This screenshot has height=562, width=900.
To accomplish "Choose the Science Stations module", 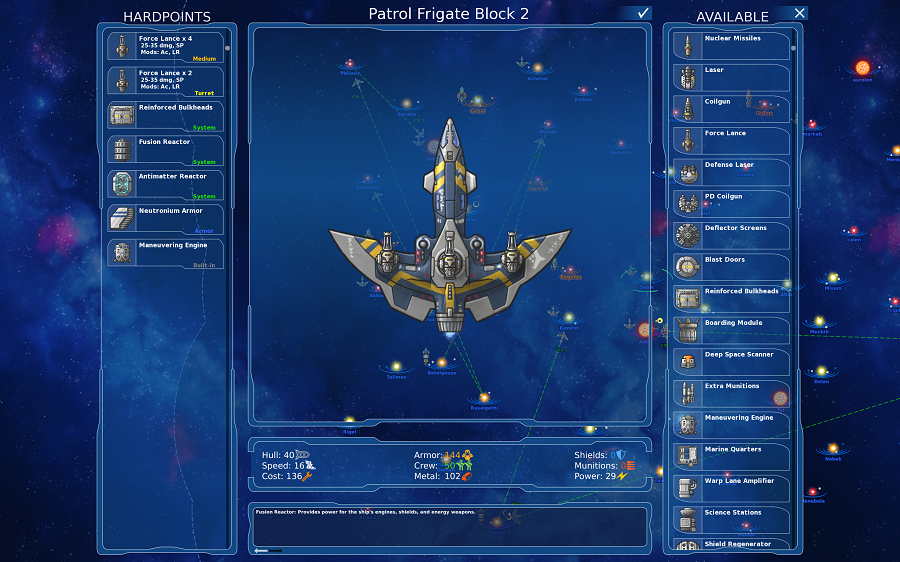I will 731,520.
